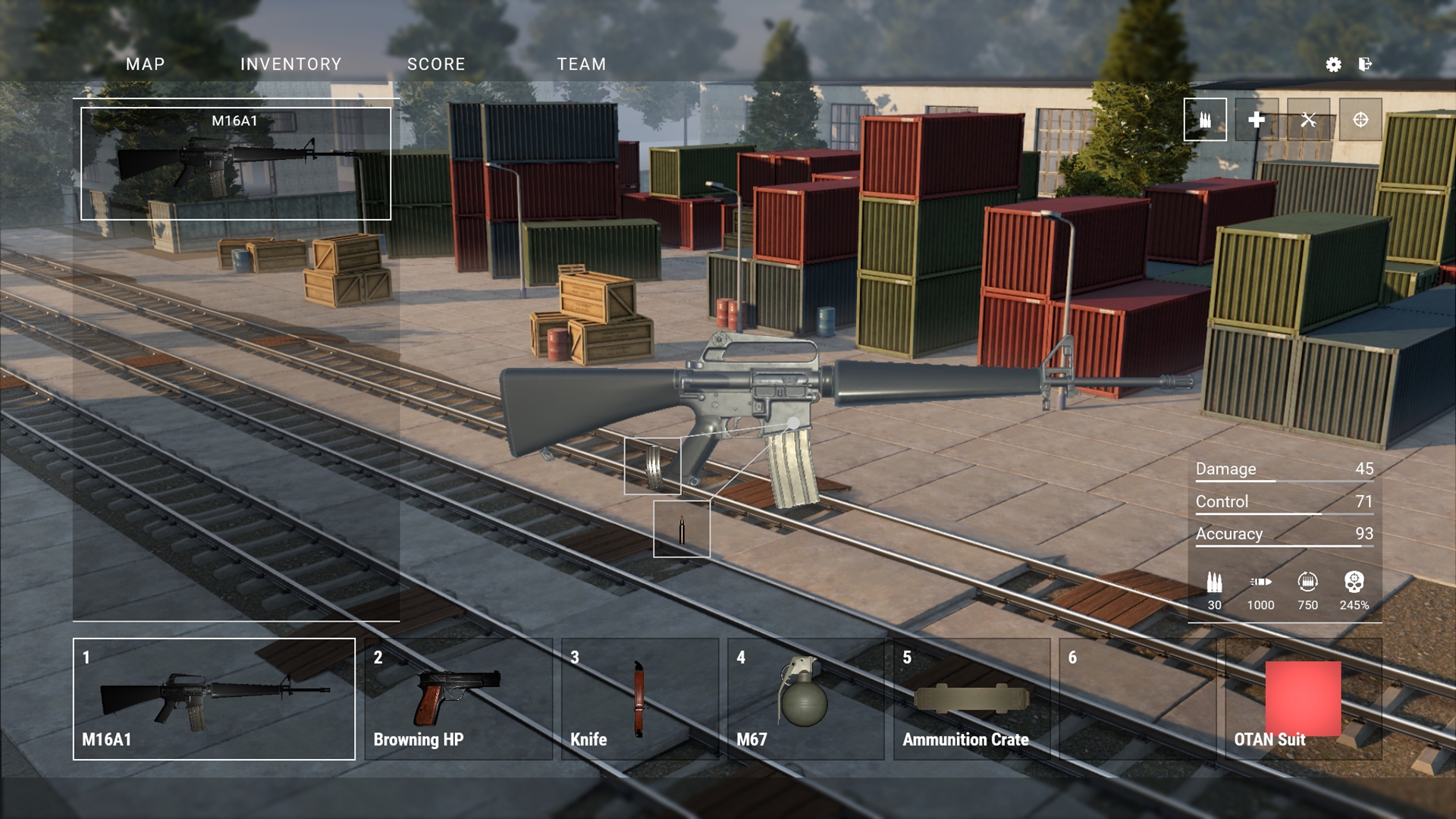Select the medical plus category icon

[x=1257, y=120]
